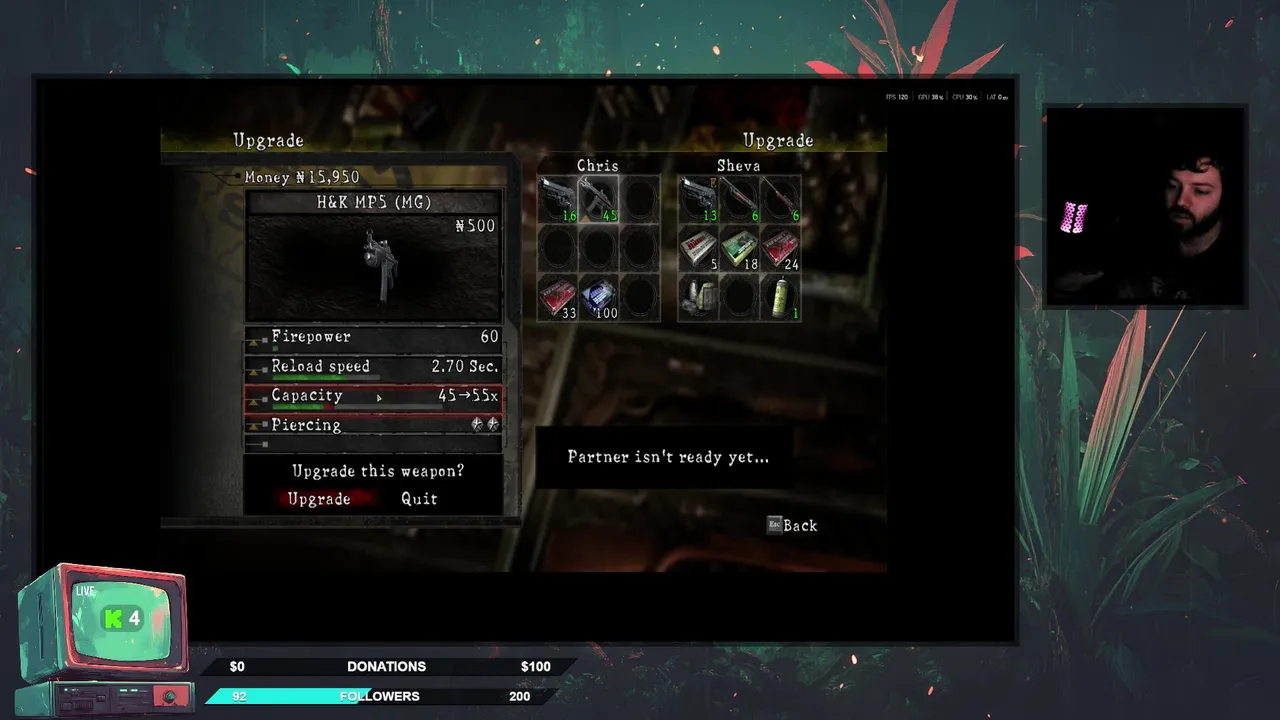Select Chris's red ammo box of 33
The image size is (1280, 720).
click(557, 298)
